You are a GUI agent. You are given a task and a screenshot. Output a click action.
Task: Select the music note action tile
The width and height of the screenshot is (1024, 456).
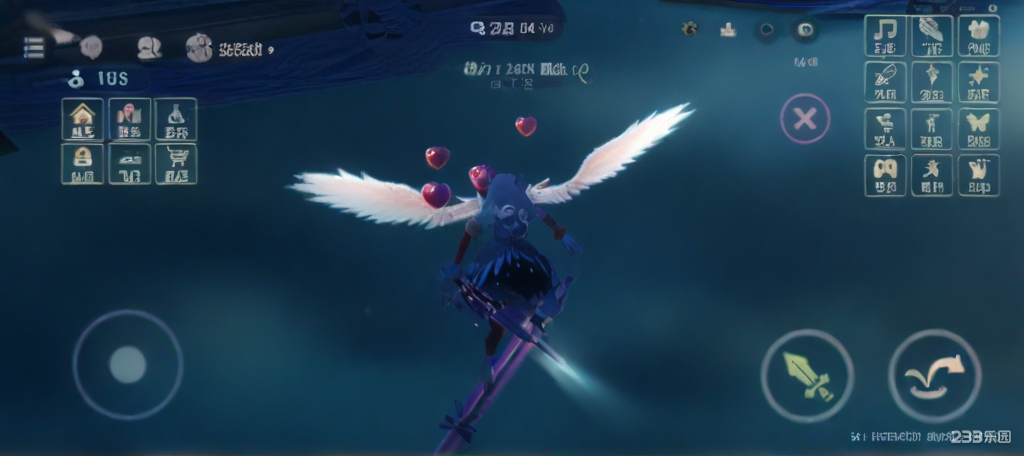coord(886,36)
